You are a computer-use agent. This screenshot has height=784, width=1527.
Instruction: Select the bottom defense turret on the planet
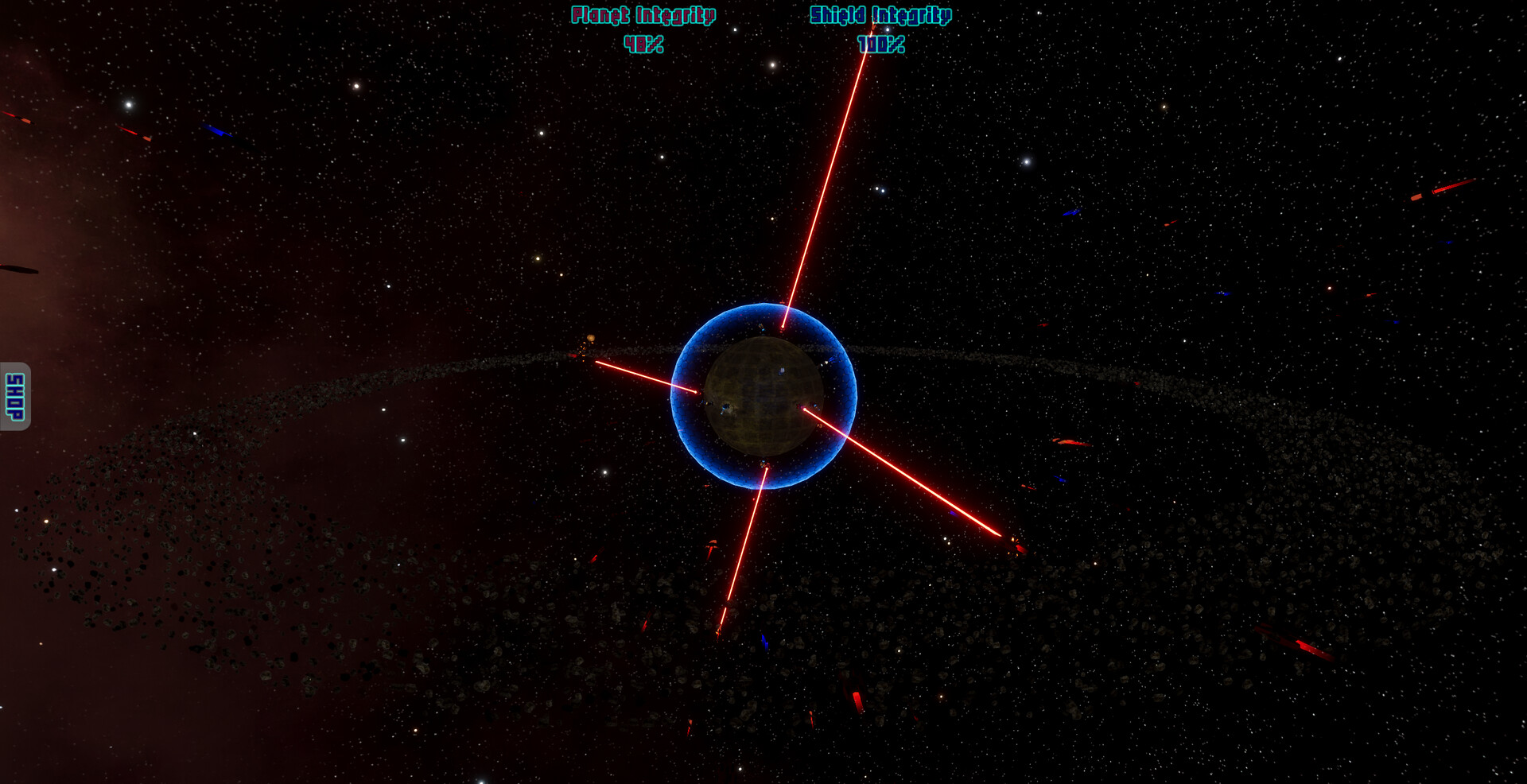[765, 464]
